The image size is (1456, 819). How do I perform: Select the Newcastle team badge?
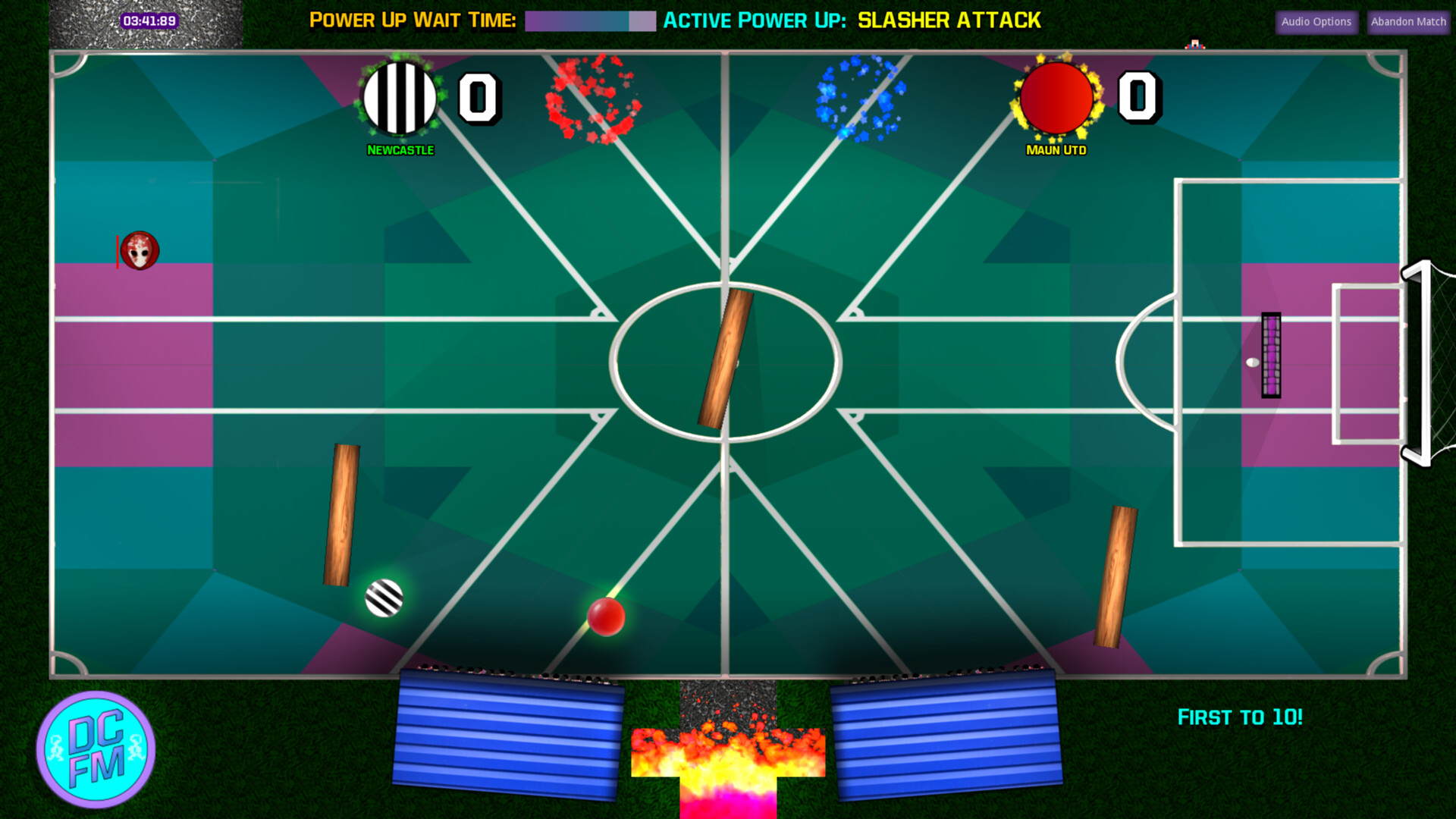click(x=400, y=99)
